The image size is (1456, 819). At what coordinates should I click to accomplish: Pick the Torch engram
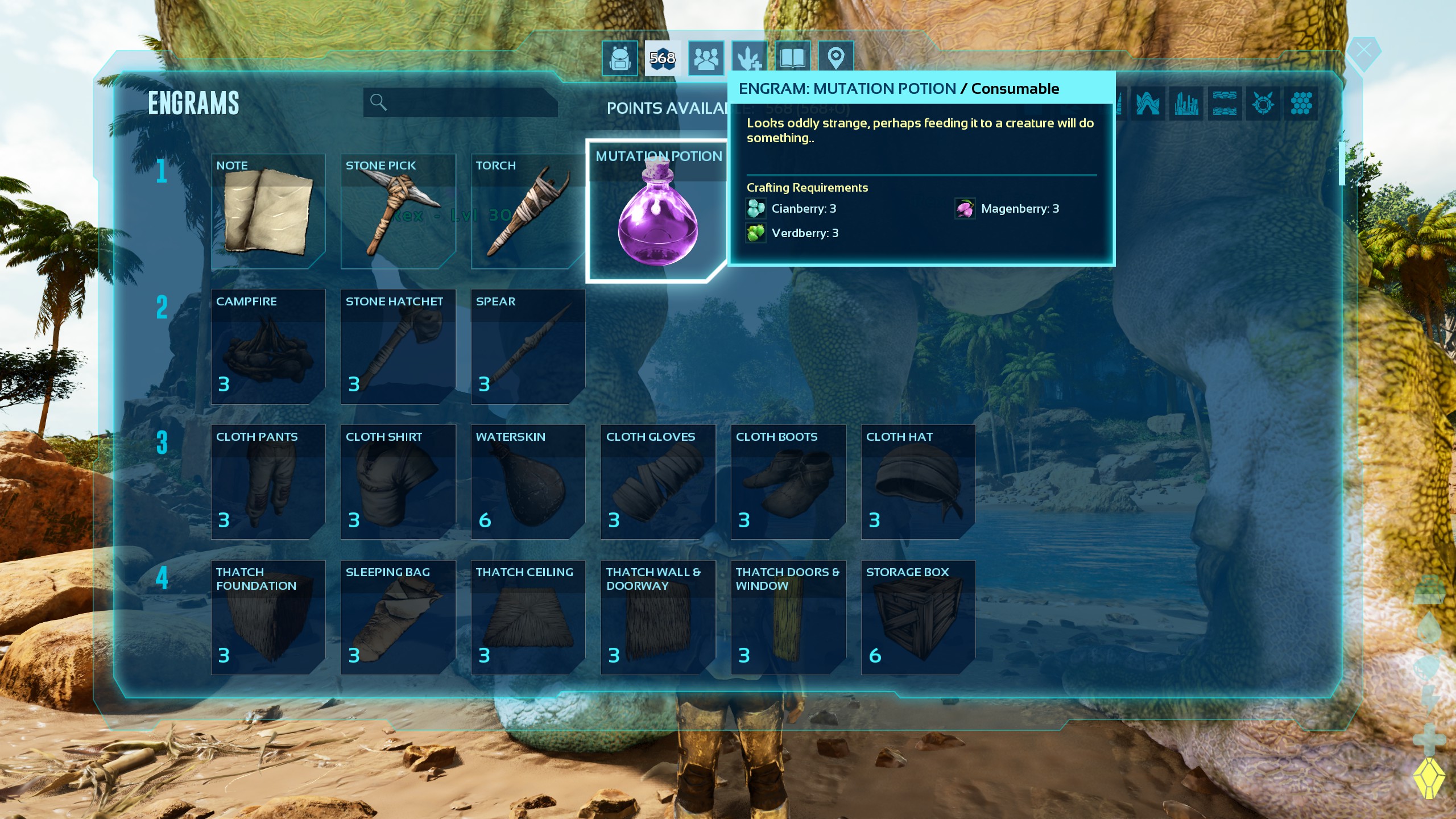(528, 212)
